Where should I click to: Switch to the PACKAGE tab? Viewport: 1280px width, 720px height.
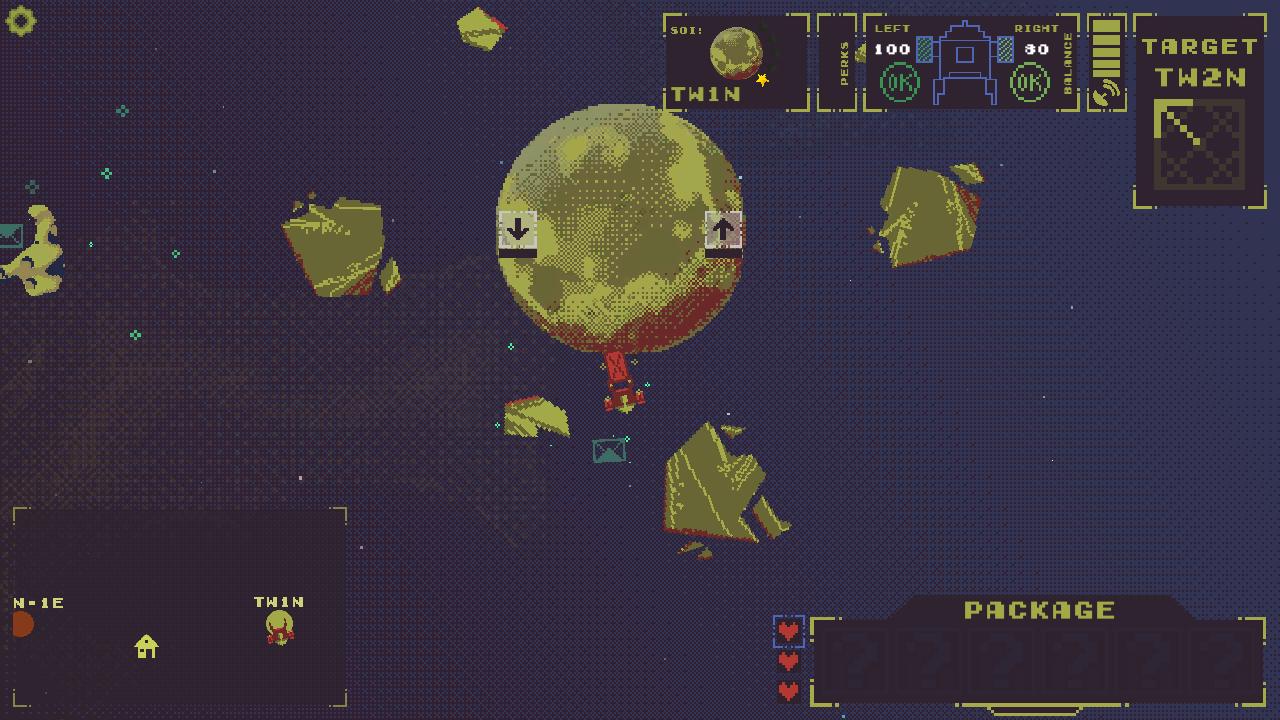pyautogui.click(x=1038, y=608)
